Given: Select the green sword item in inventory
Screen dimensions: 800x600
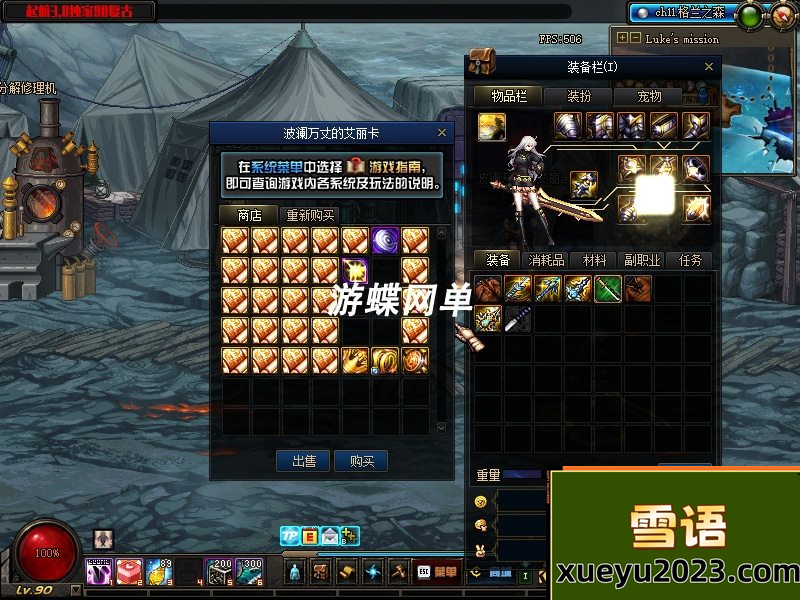Looking at the screenshot, I should tap(608, 289).
